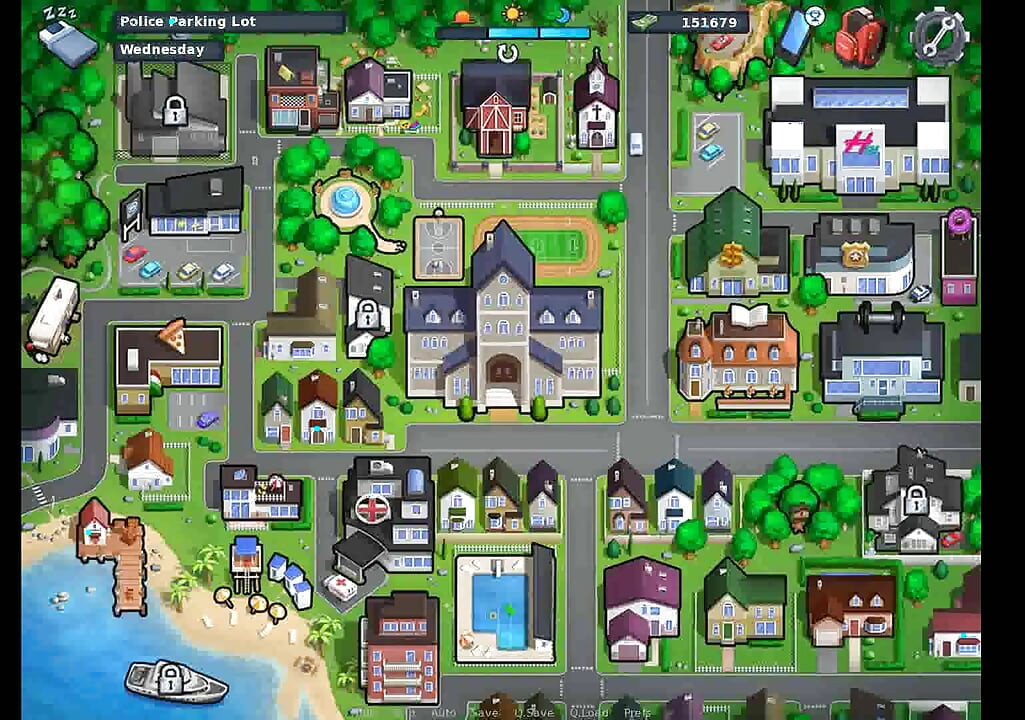The height and width of the screenshot is (720, 1025).
Task: Travel to the church with the steeple
Action: (596, 105)
